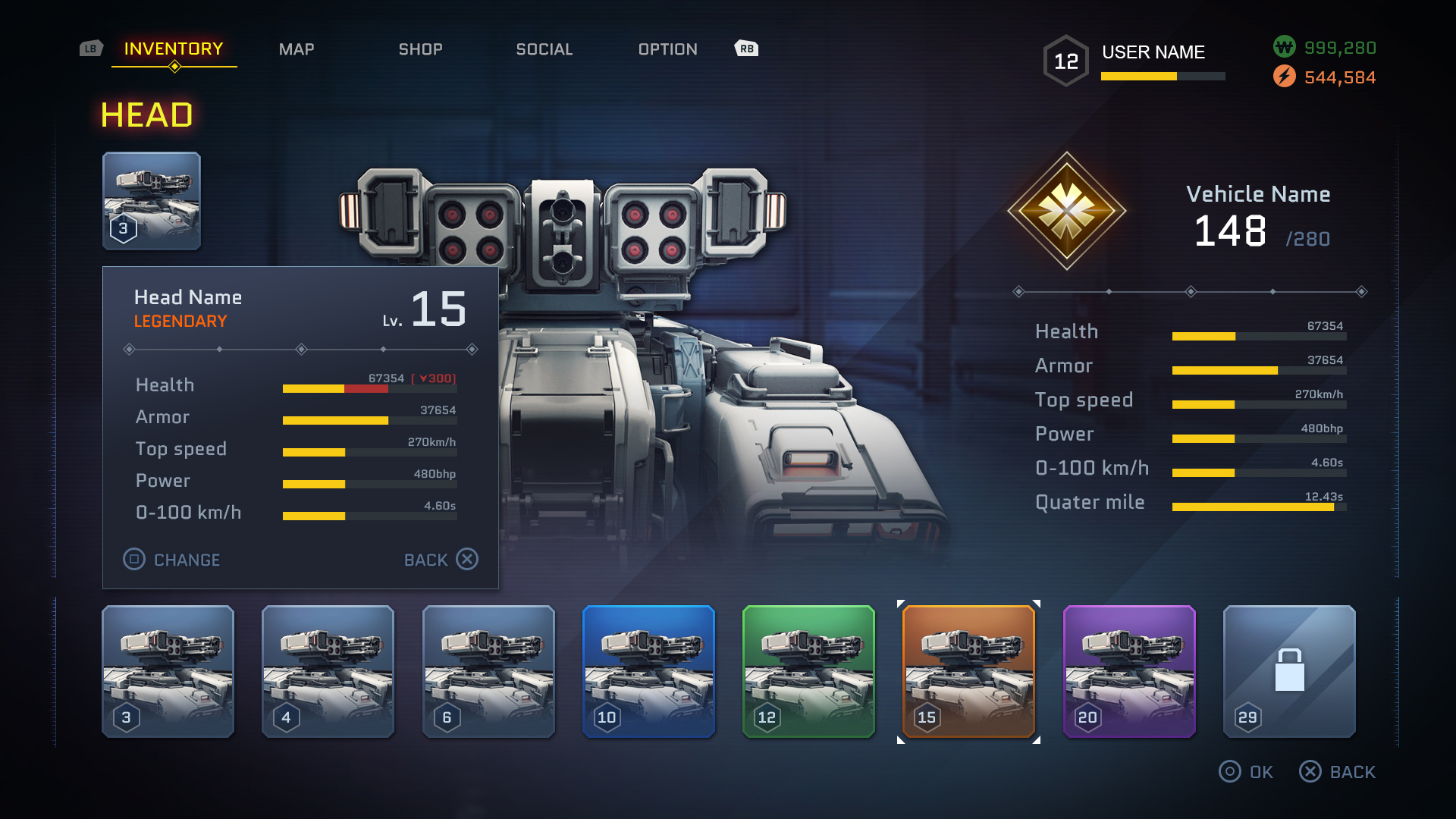
Task: Open the User Name profile badge
Action: [1135, 60]
